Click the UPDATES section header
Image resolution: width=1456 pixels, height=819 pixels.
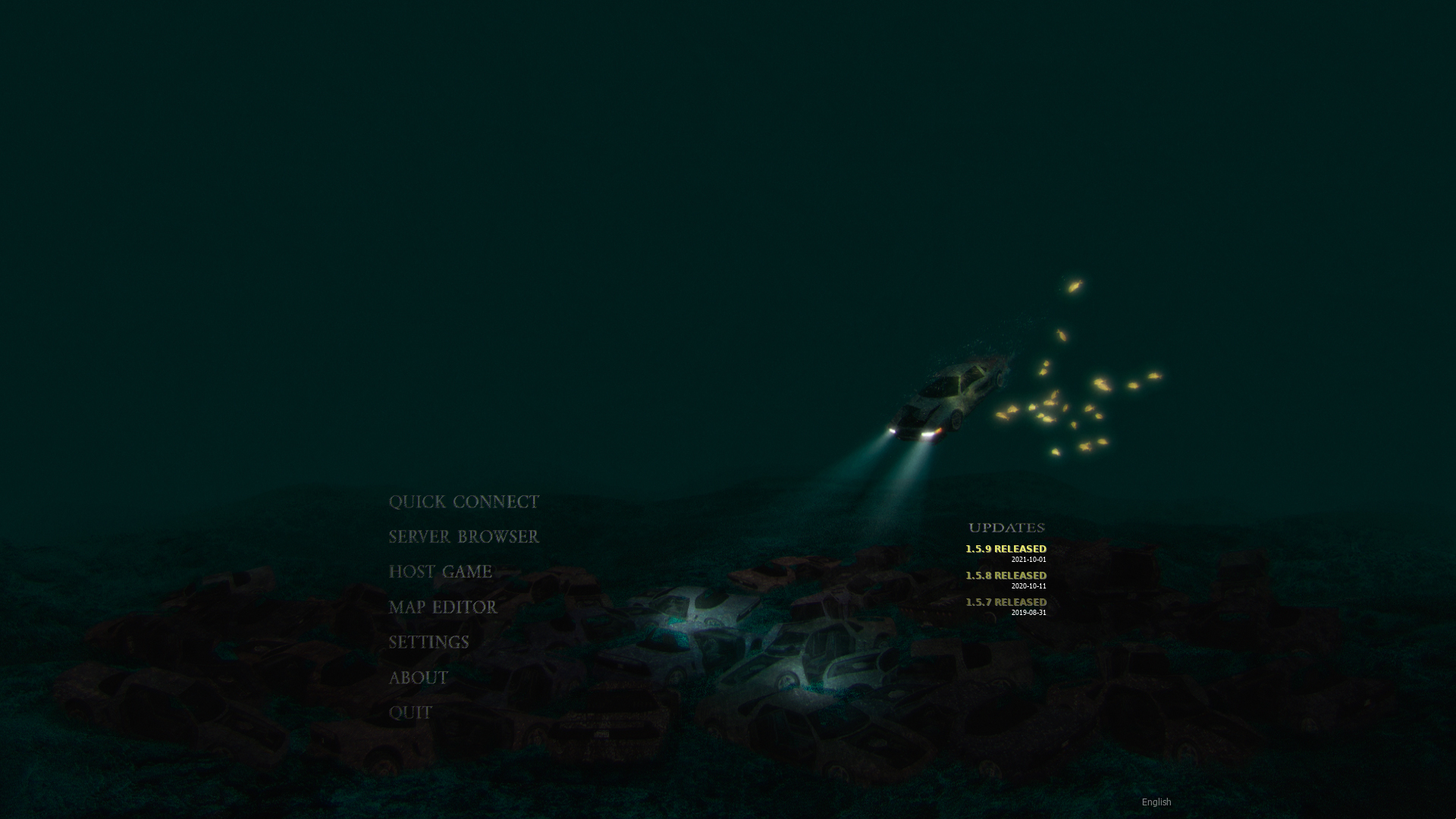coord(1008,527)
